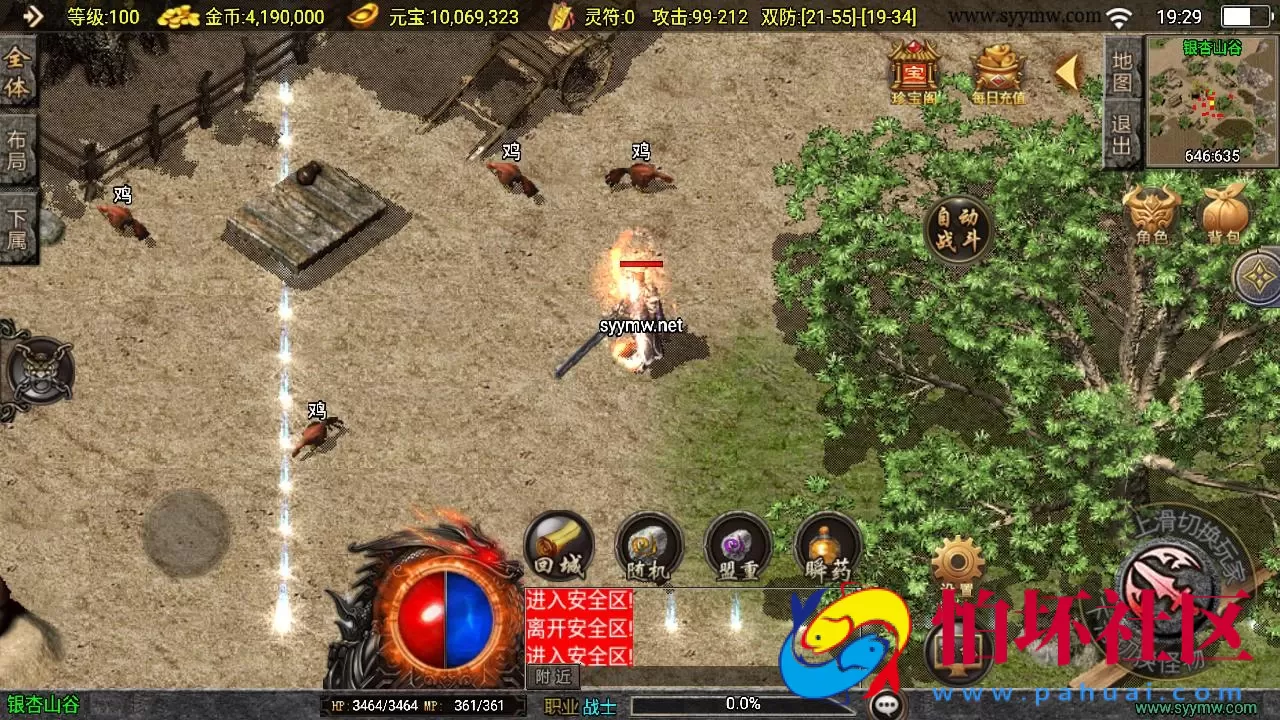Click the chained skull emblem icon
Screen dimensions: 1280x720
coord(38,371)
